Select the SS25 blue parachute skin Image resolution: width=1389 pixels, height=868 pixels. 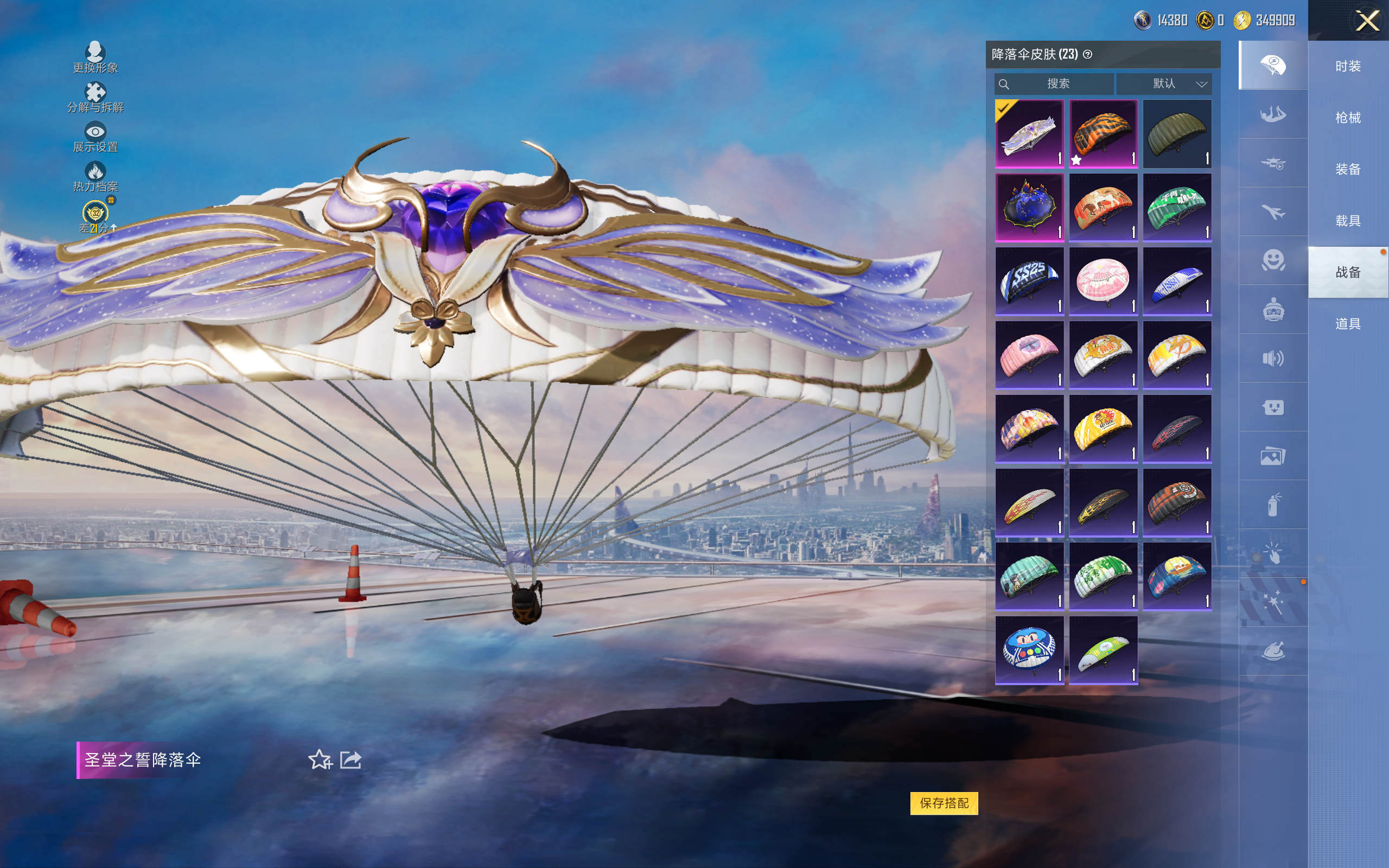tap(1029, 282)
